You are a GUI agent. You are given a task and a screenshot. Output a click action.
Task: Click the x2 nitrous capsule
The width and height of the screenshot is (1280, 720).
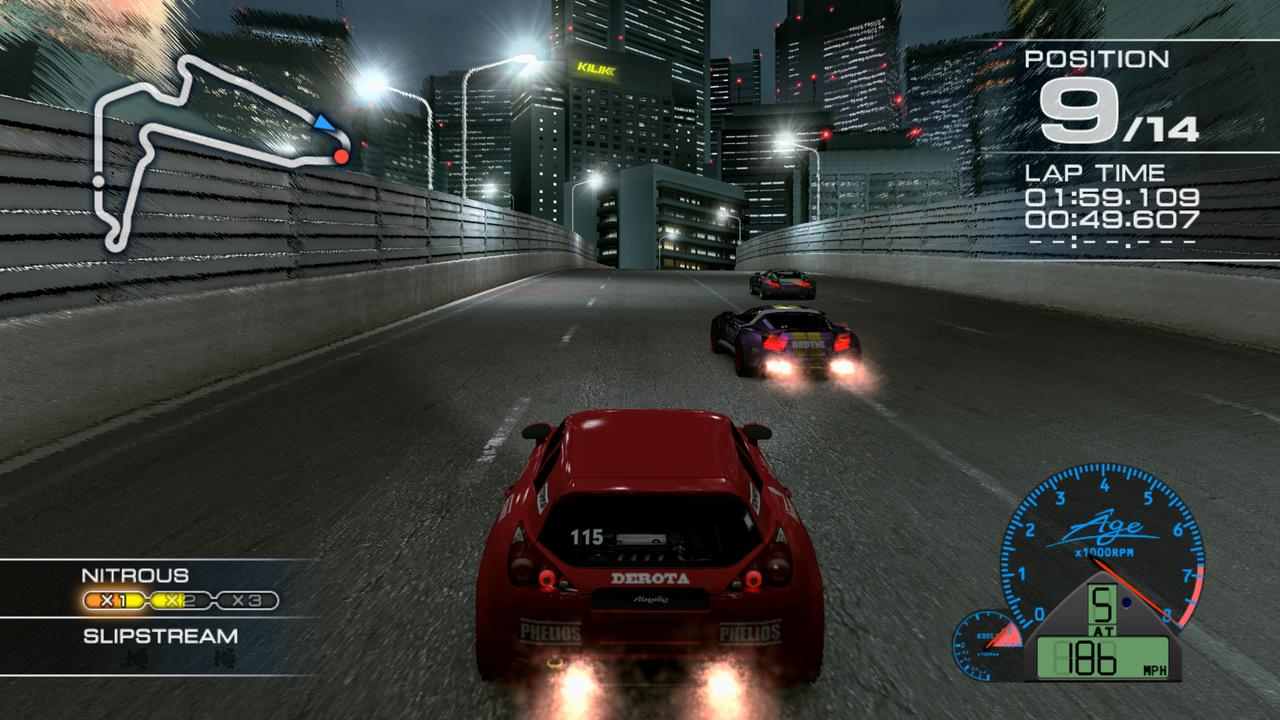point(180,600)
